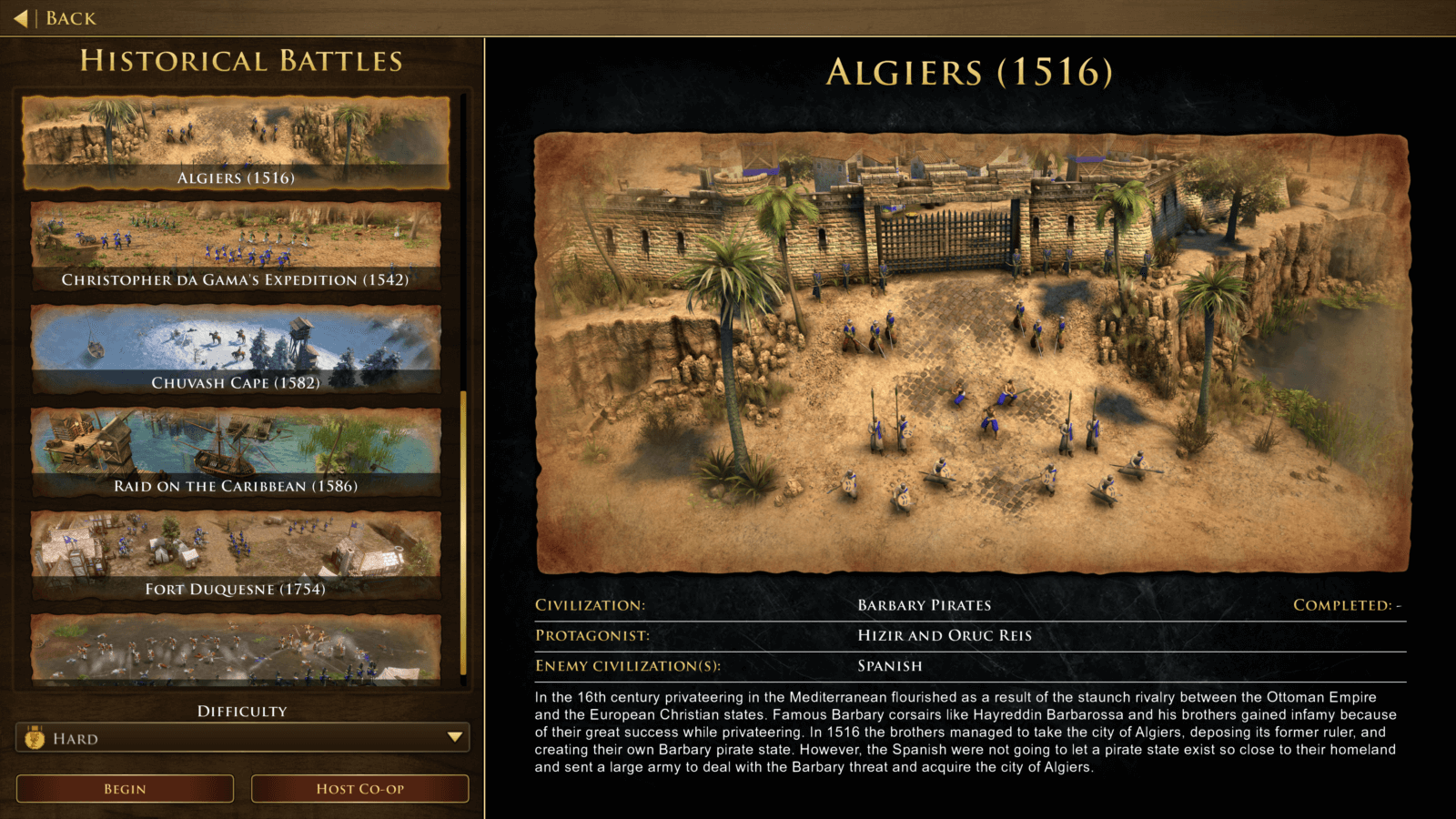The width and height of the screenshot is (1456, 819).
Task: Expand difficulty options beyond Hard
Action: [452, 738]
